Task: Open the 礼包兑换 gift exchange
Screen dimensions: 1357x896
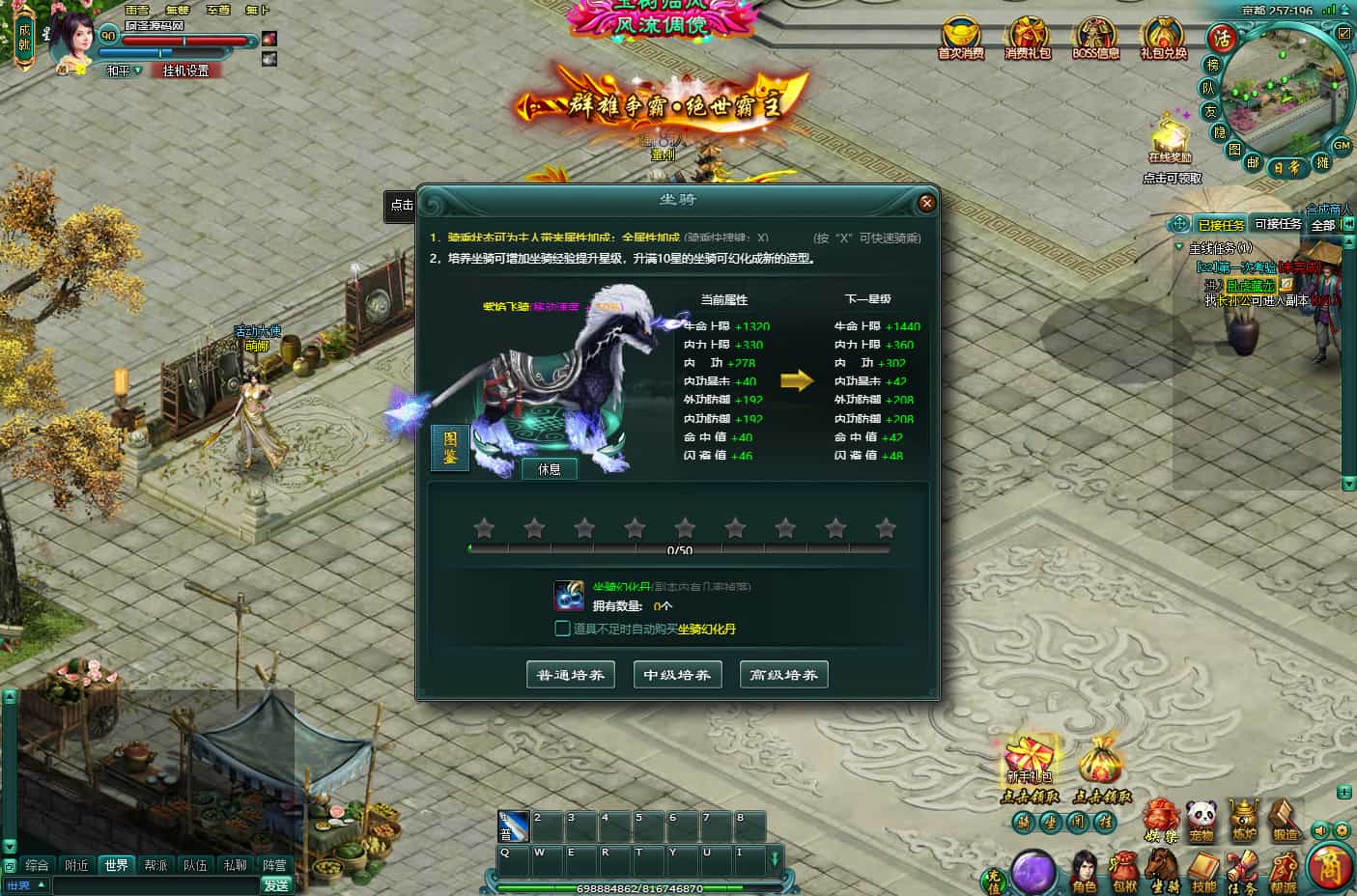Action: point(1163,38)
